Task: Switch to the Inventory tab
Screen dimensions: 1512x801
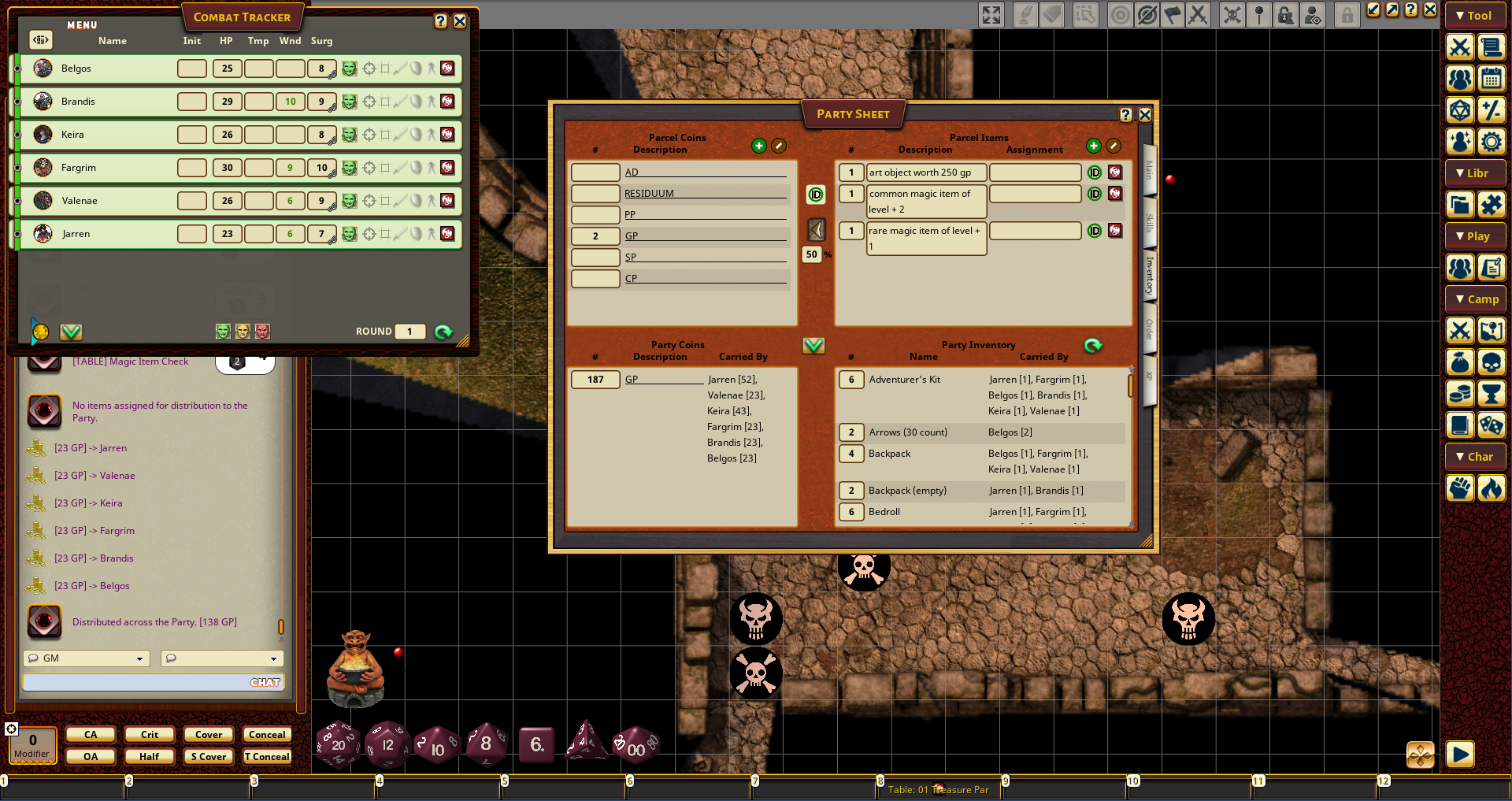Action: point(1150,276)
